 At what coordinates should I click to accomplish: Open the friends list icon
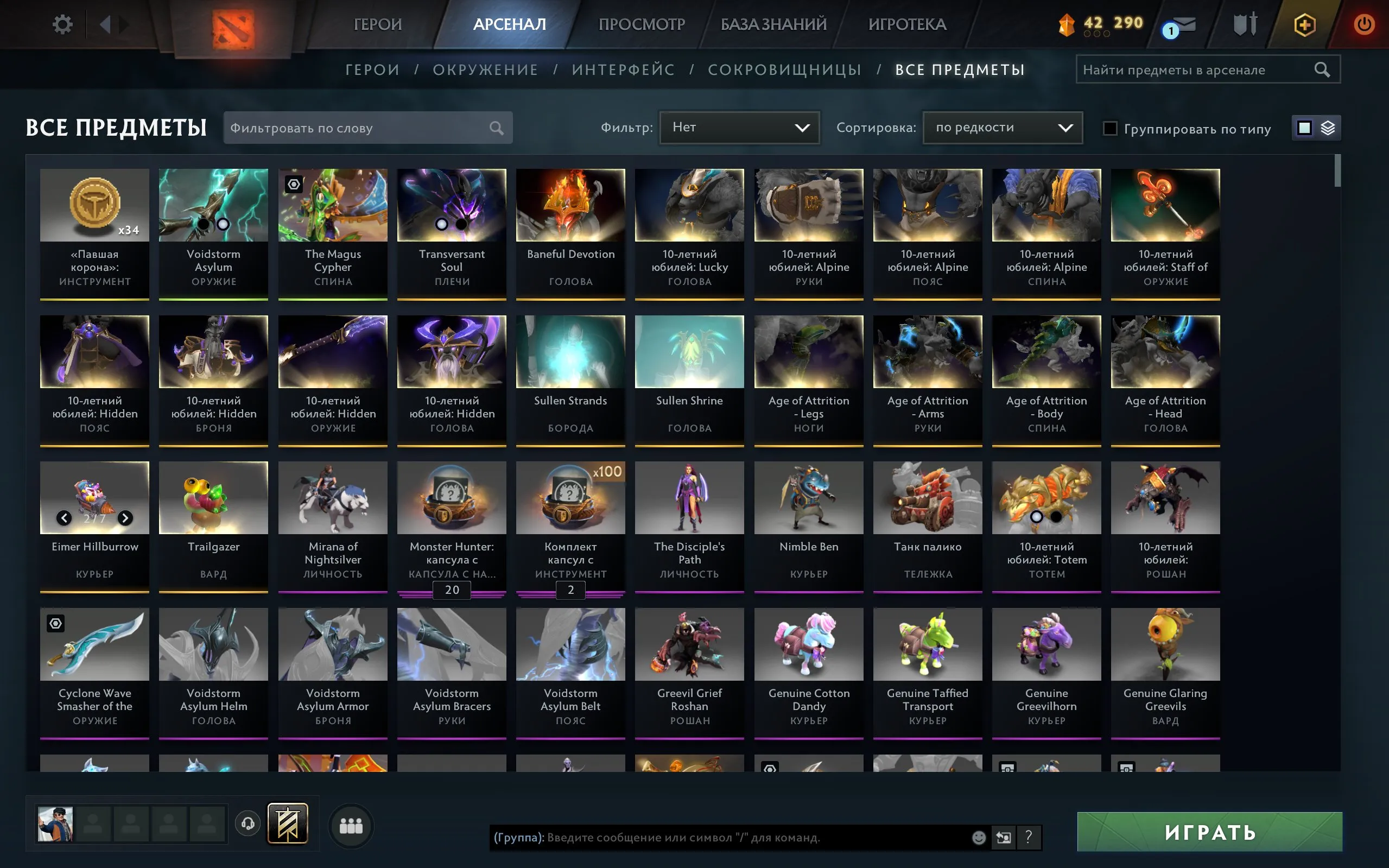[351, 825]
